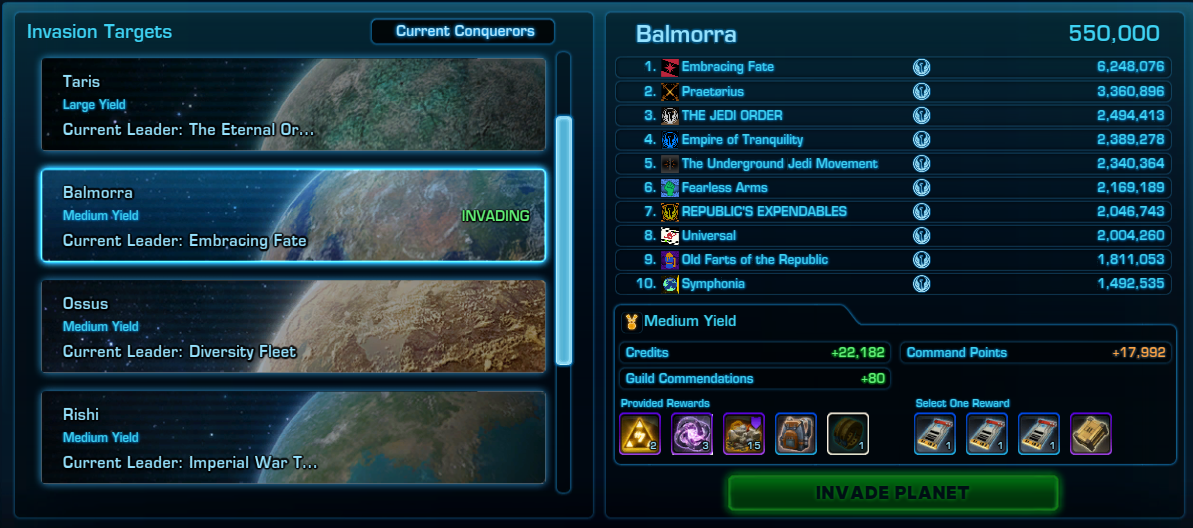Pick the Rishi invasion target

point(293,437)
